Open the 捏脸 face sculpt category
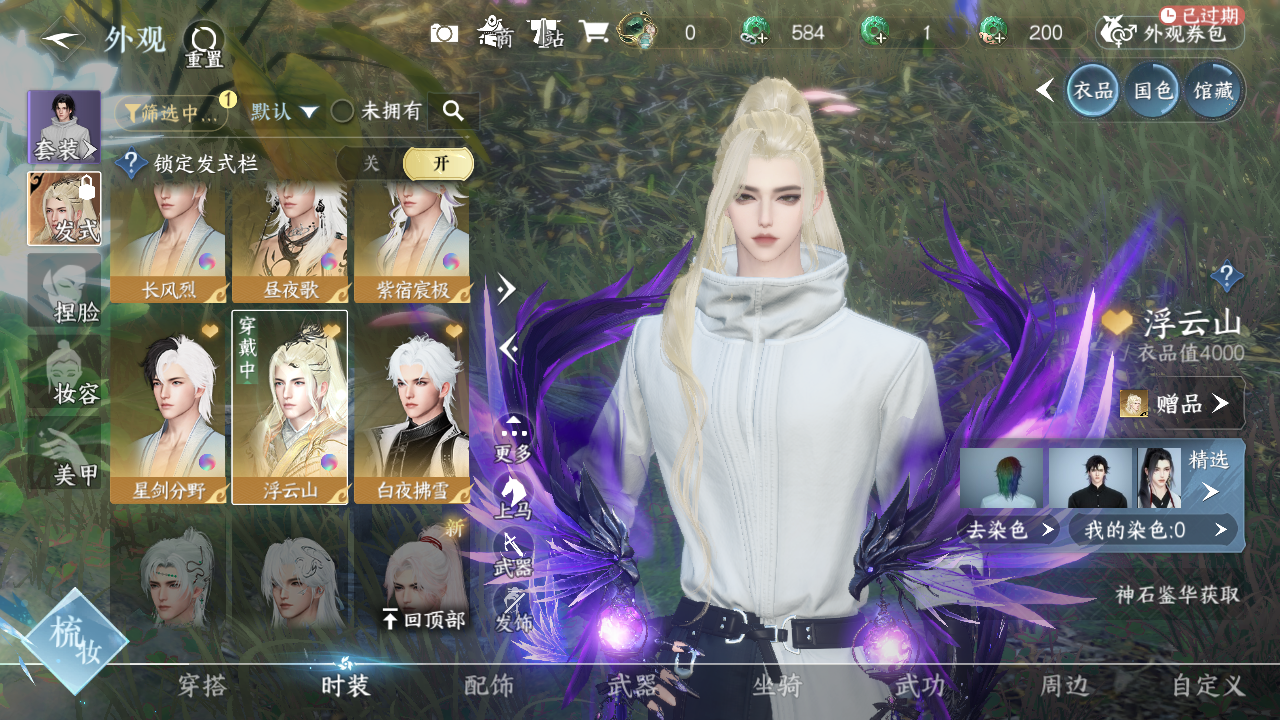 64,290
